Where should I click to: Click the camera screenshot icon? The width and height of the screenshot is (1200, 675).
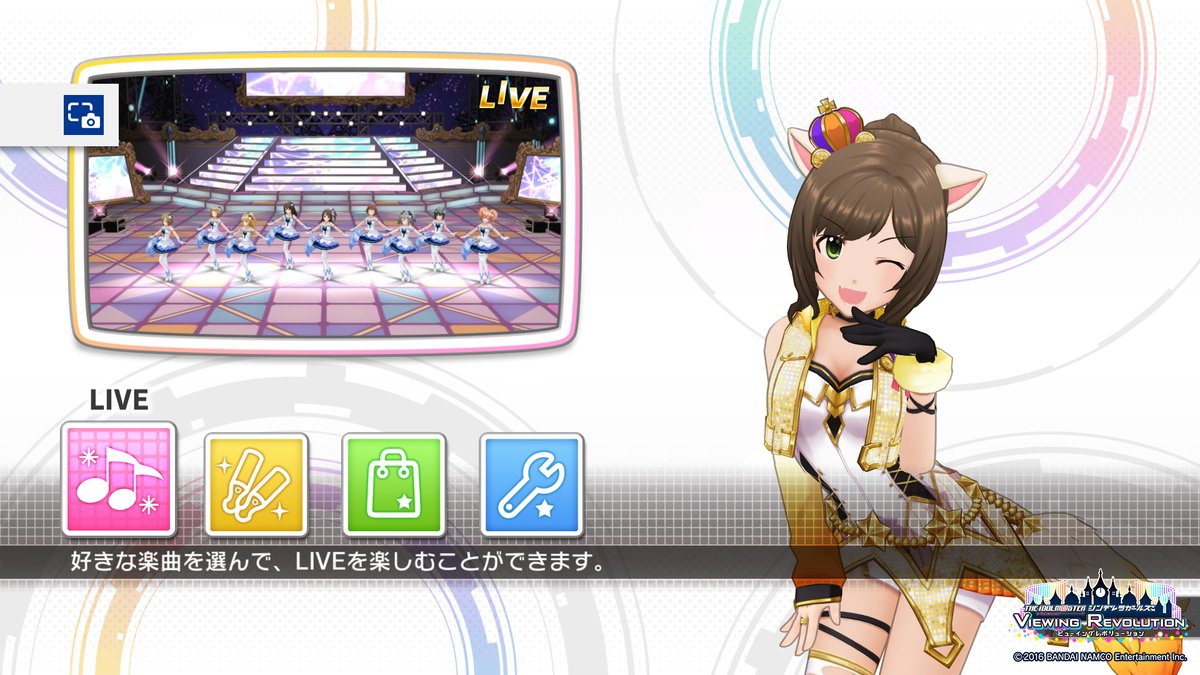(84, 114)
